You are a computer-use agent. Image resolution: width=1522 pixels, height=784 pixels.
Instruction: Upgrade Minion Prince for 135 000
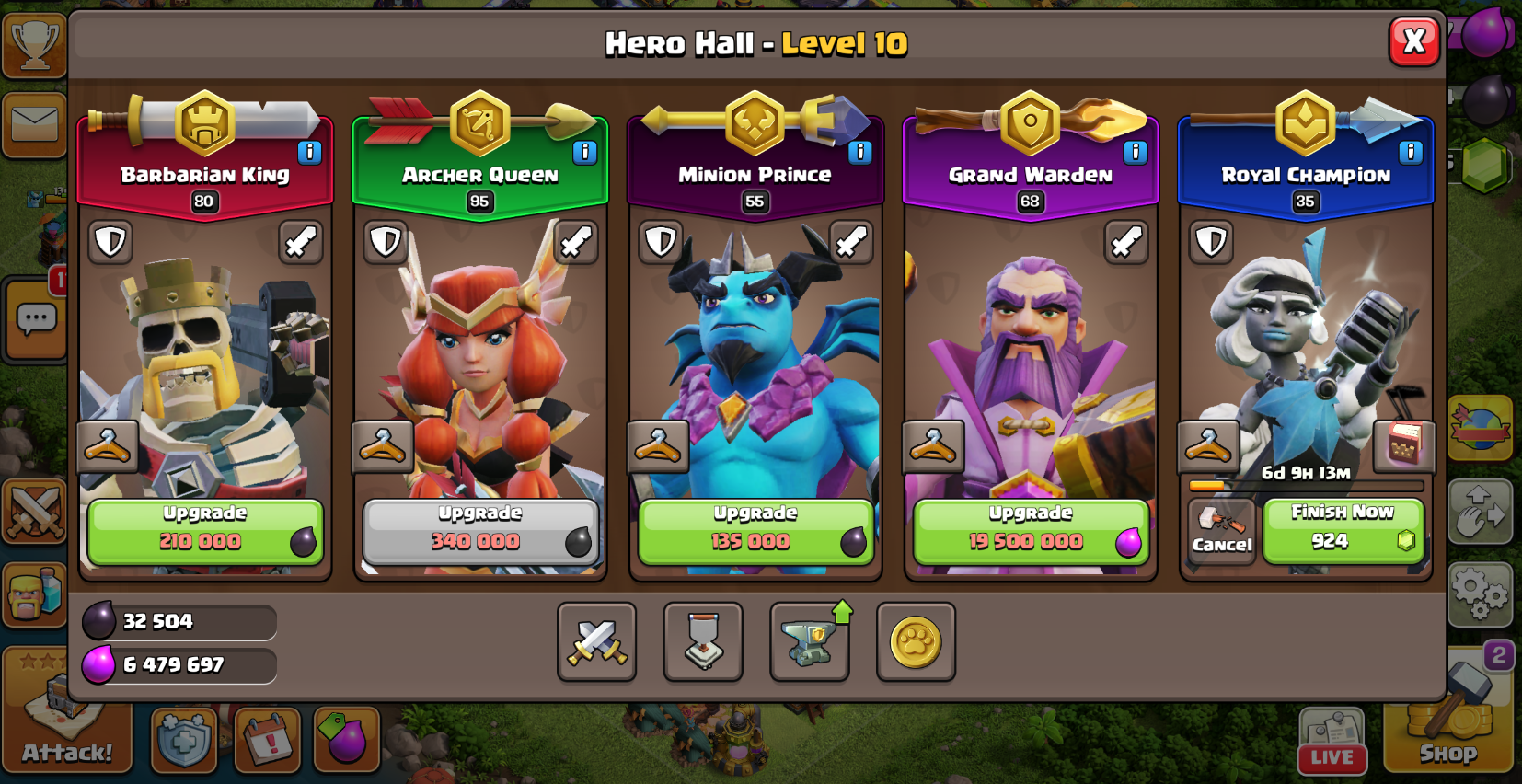click(755, 532)
